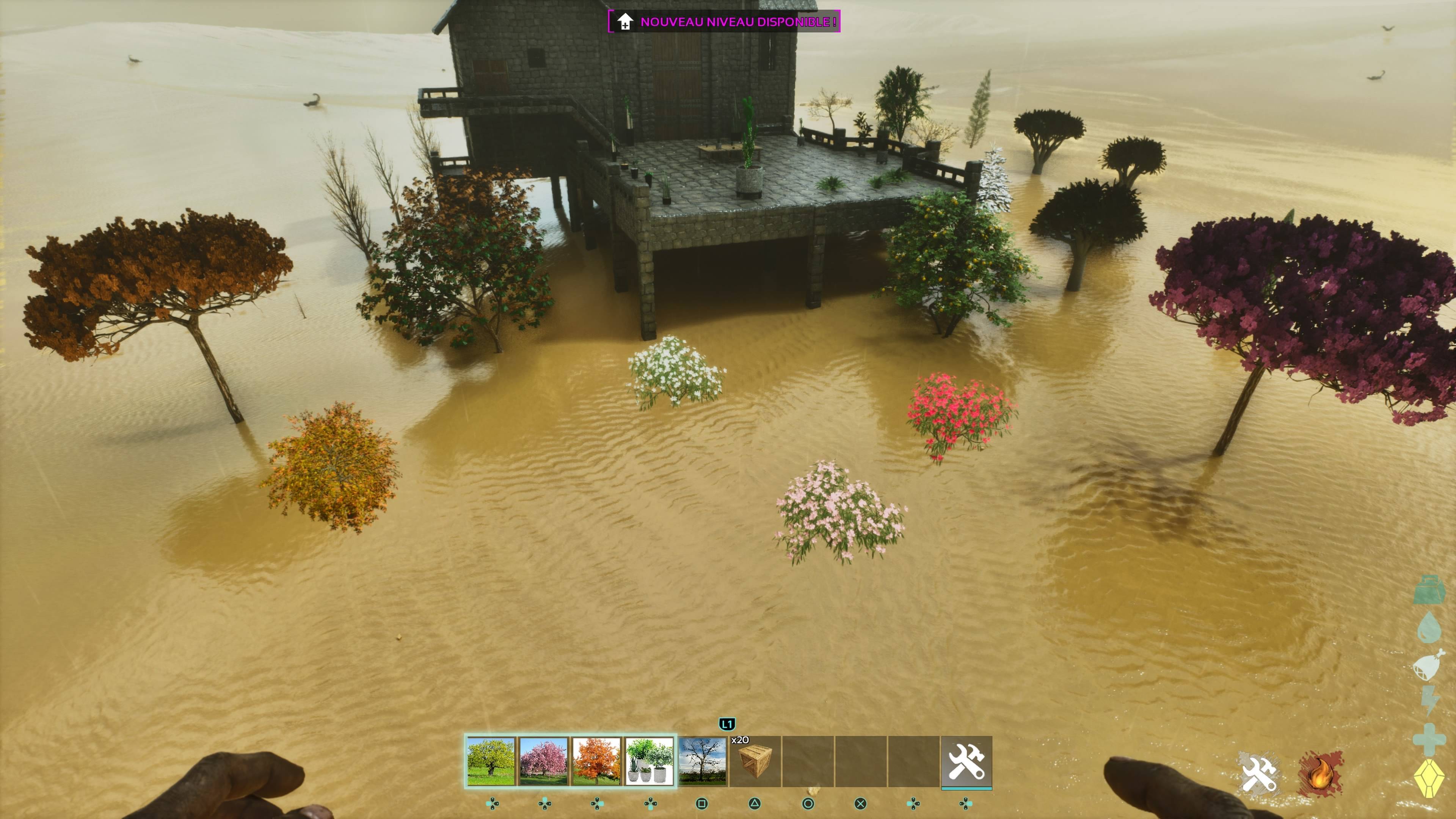This screenshot has height=819, width=1456.
Task: Click the fire status effect icon
Action: [1320, 773]
